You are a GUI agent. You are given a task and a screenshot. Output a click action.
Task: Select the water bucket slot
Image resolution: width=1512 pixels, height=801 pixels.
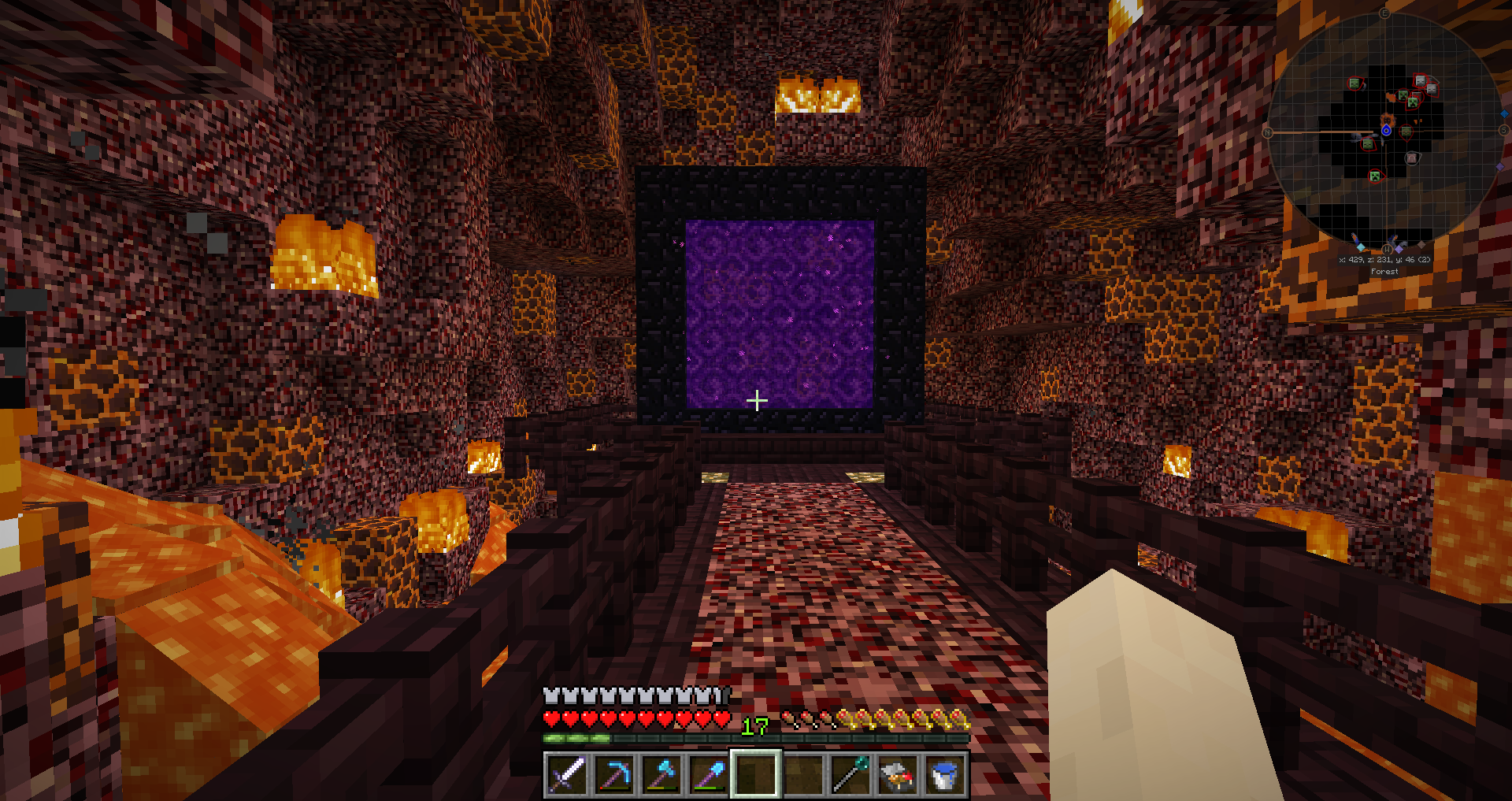(944, 775)
